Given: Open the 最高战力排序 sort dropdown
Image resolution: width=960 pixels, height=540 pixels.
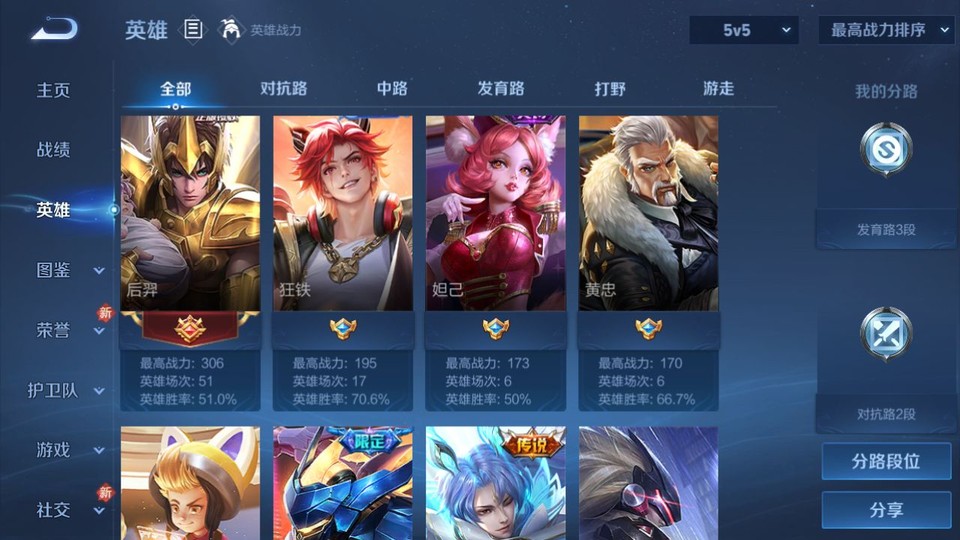Looking at the screenshot, I should pos(886,30).
